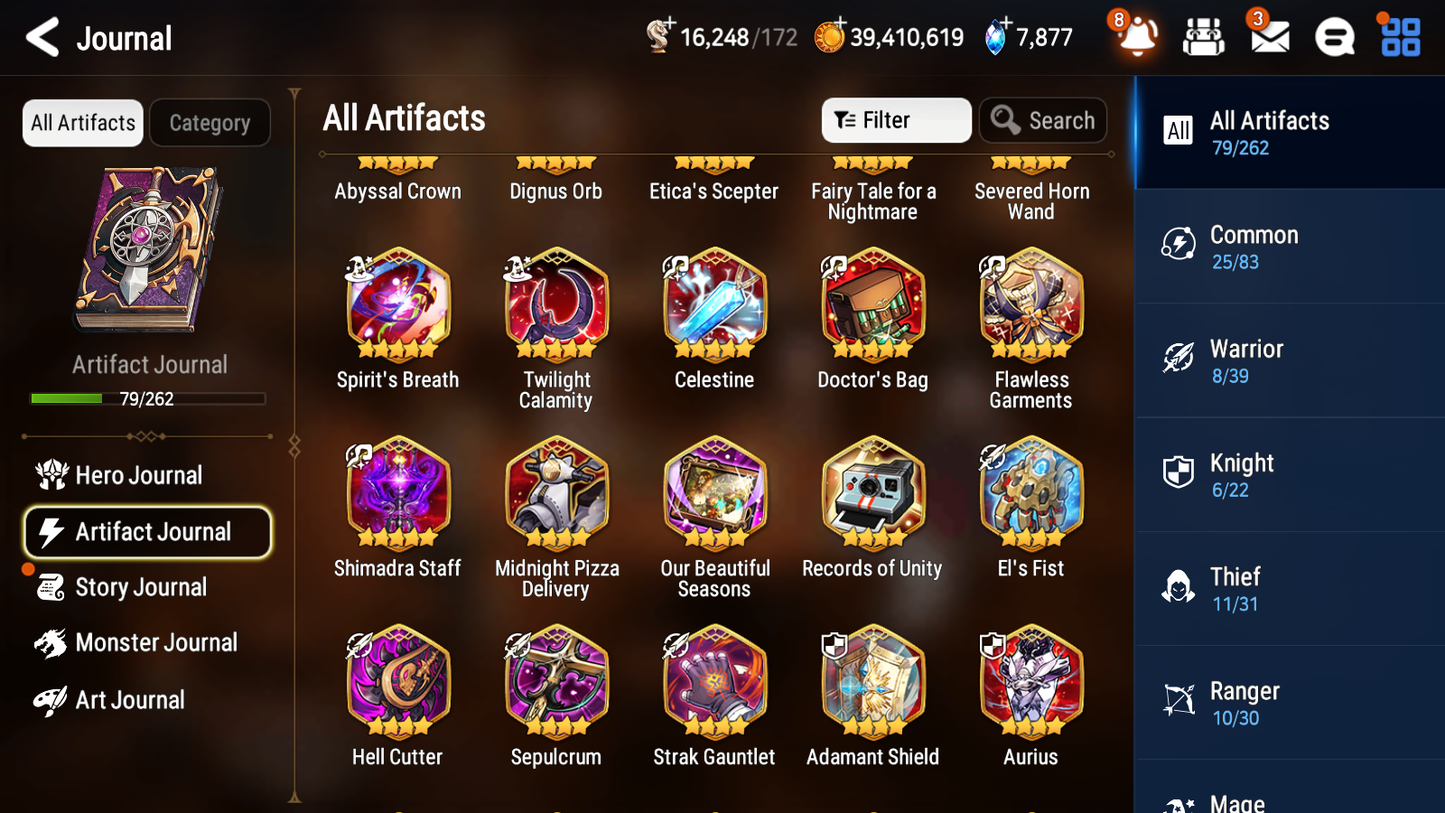Open the Ranger category section

[x=1289, y=702]
